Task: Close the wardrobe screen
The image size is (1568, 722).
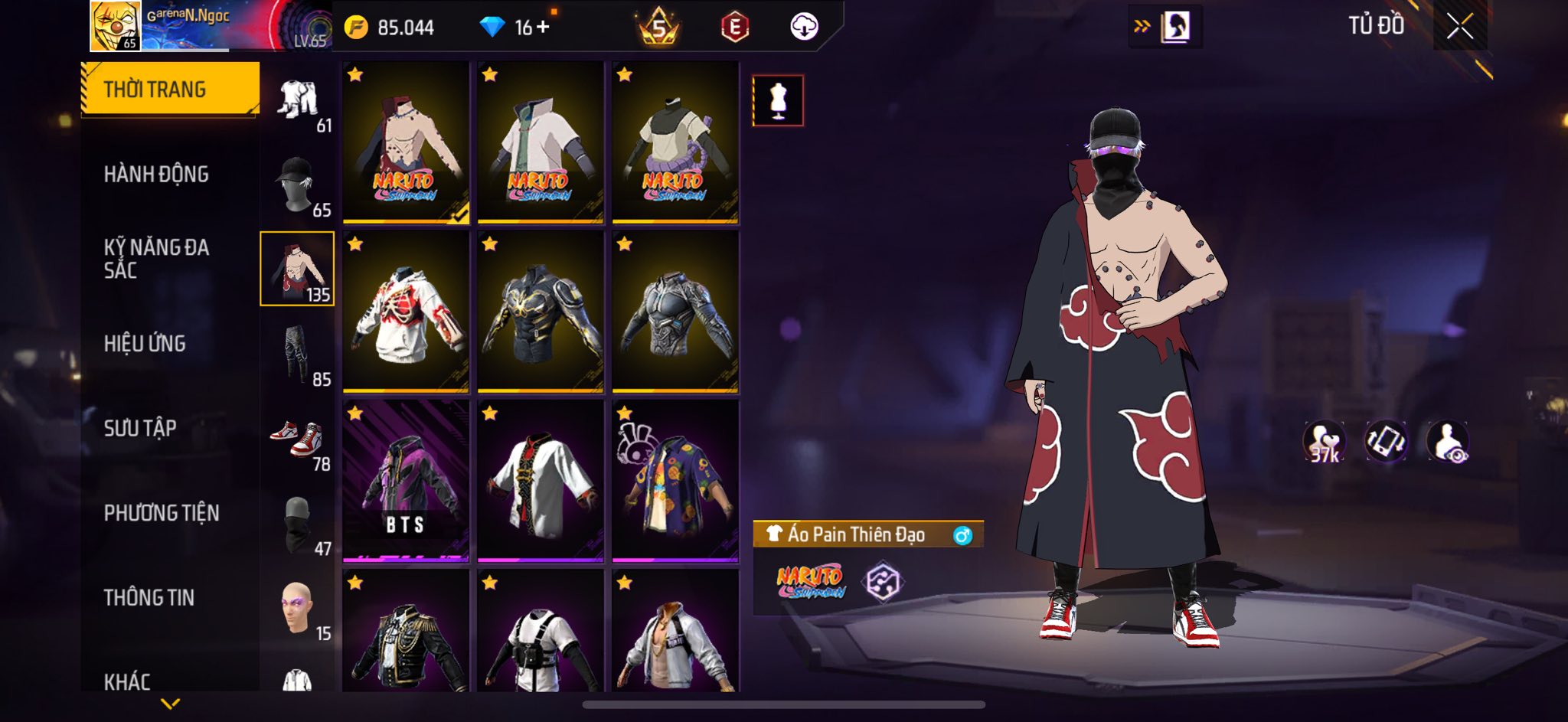Action: pyautogui.click(x=1459, y=27)
